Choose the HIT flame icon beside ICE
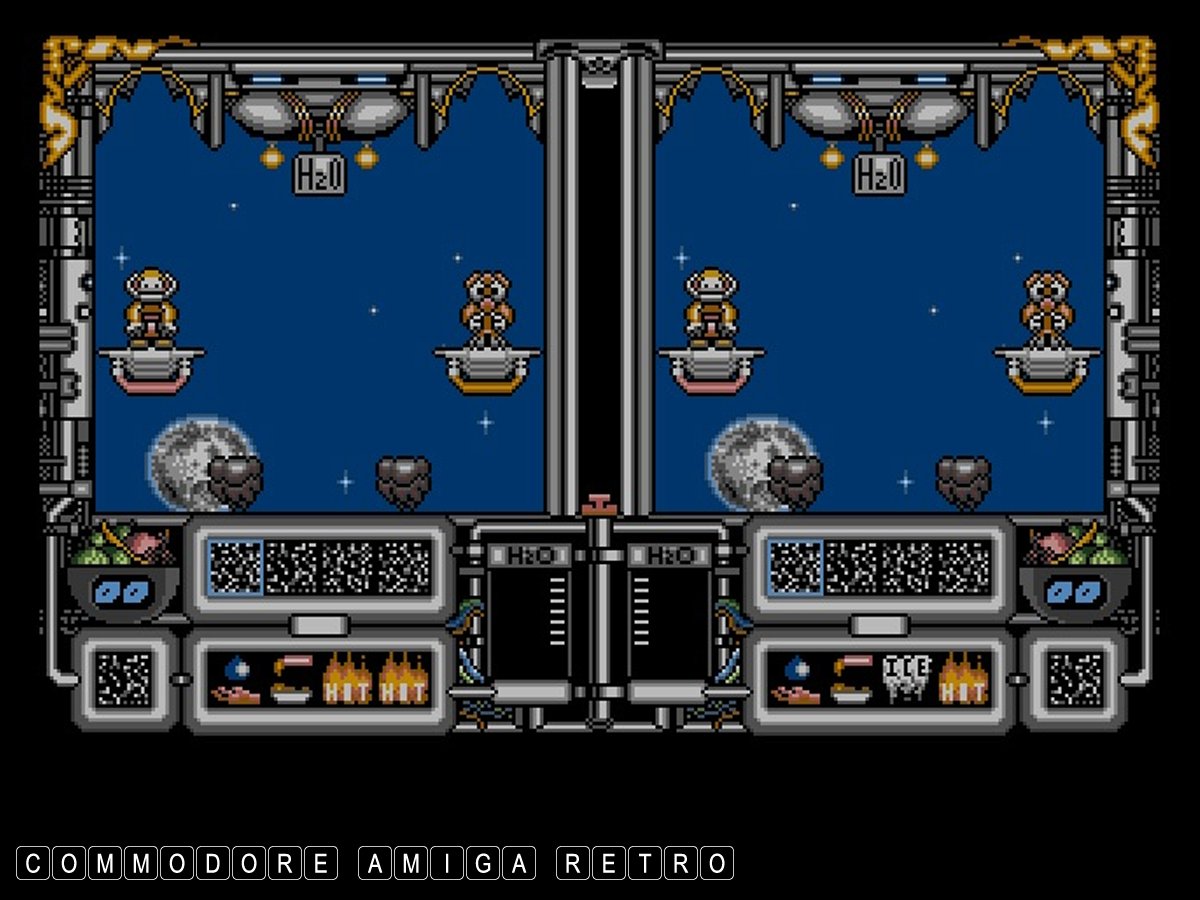Viewport: 1200px width, 900px height. point(964,680)
